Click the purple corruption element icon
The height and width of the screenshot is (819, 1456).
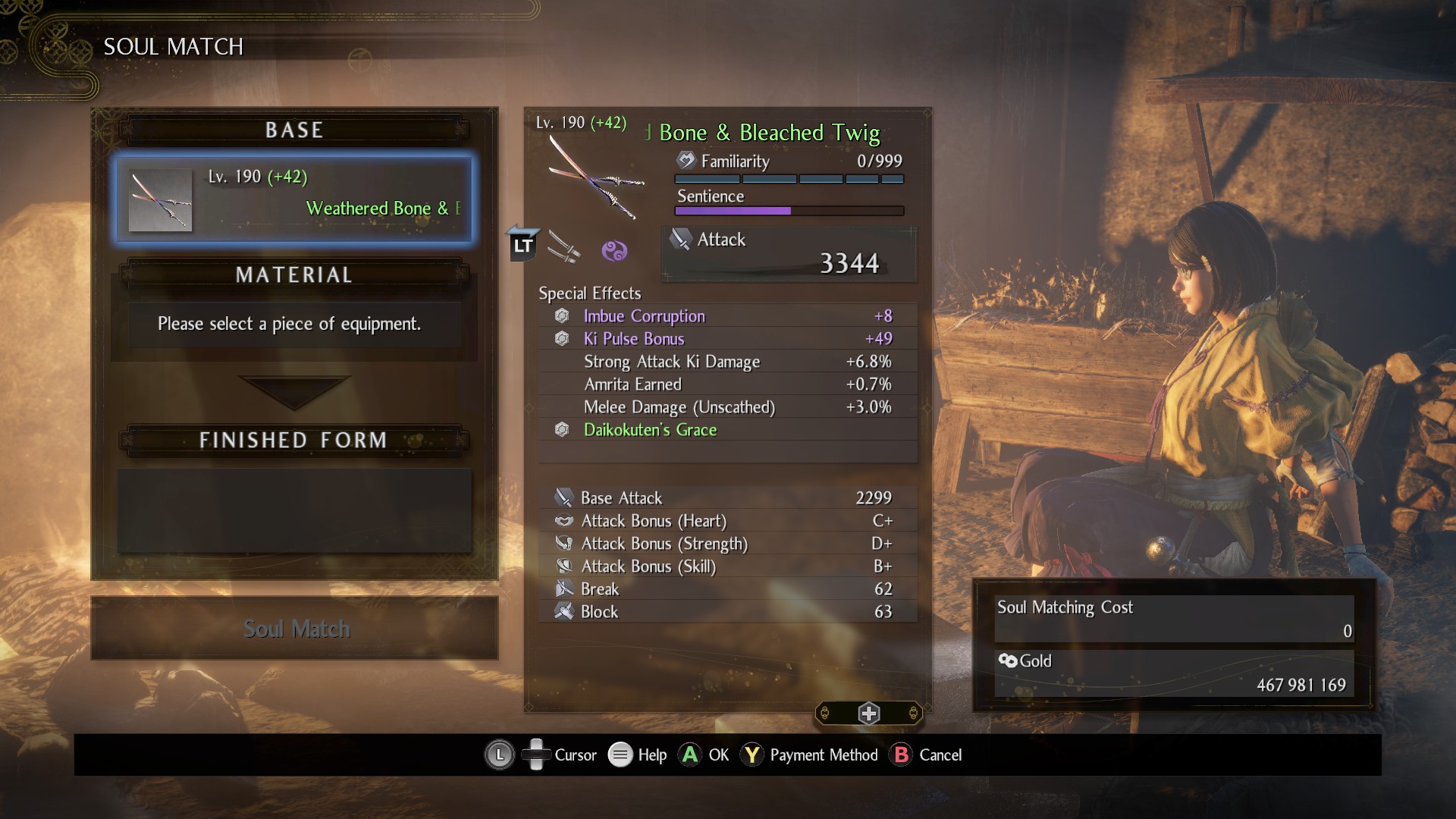coord(614,250)
